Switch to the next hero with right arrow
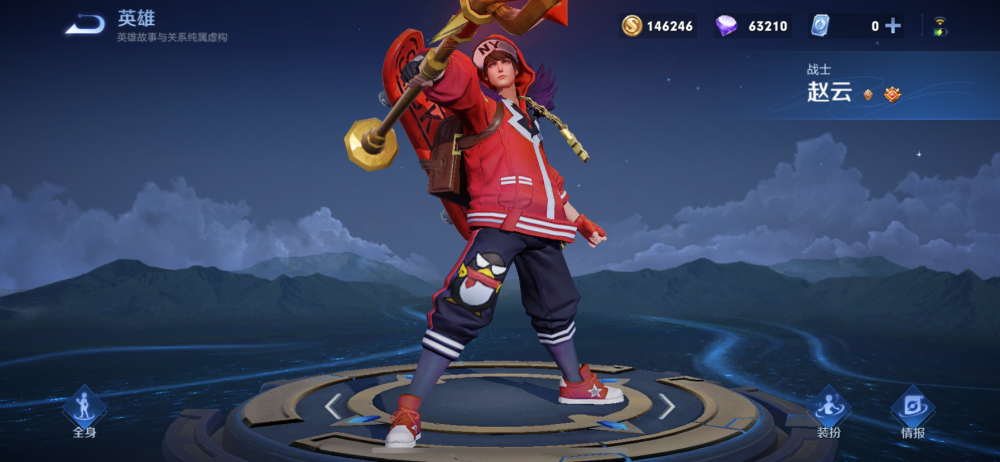This screenshot has width=1000, height=462. click(666, 405)
